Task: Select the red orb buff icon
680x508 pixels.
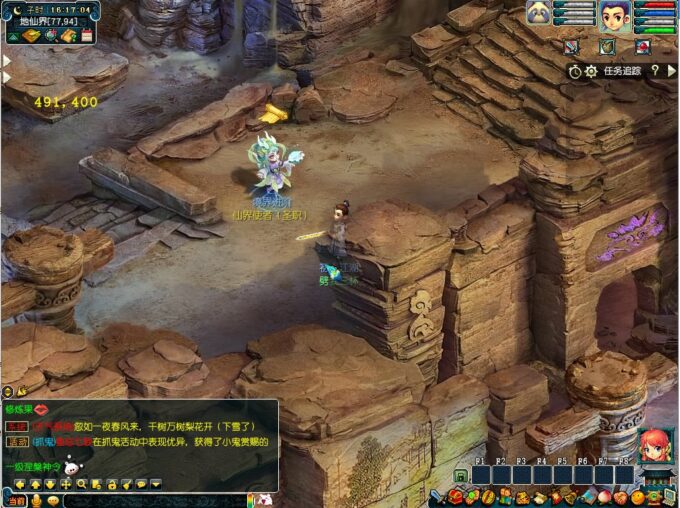Action: pyautogui.click(x=641, y=46)
